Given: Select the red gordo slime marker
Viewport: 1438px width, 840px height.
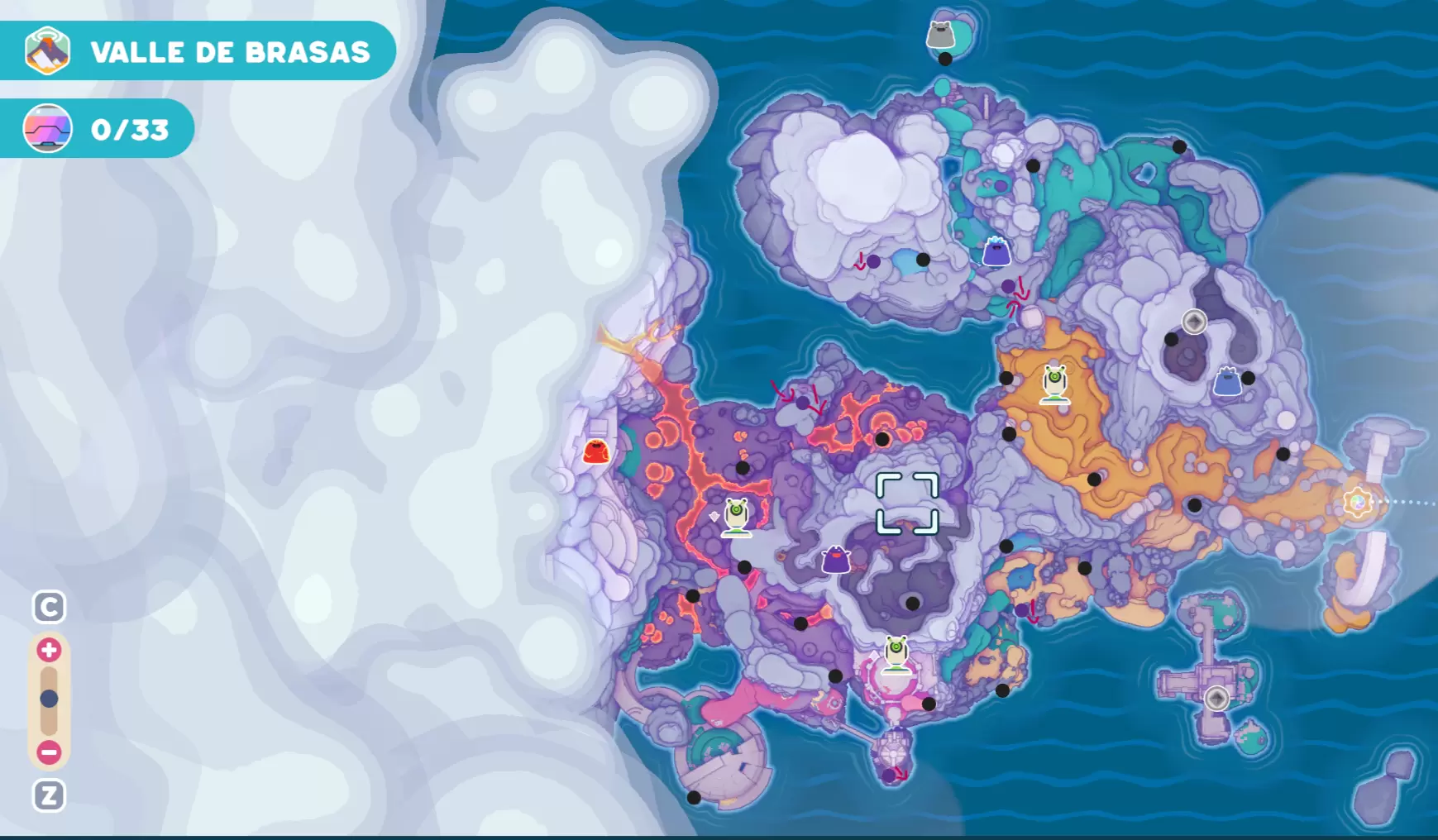Looking at the screenshot, I should click(x=596, y=451).
